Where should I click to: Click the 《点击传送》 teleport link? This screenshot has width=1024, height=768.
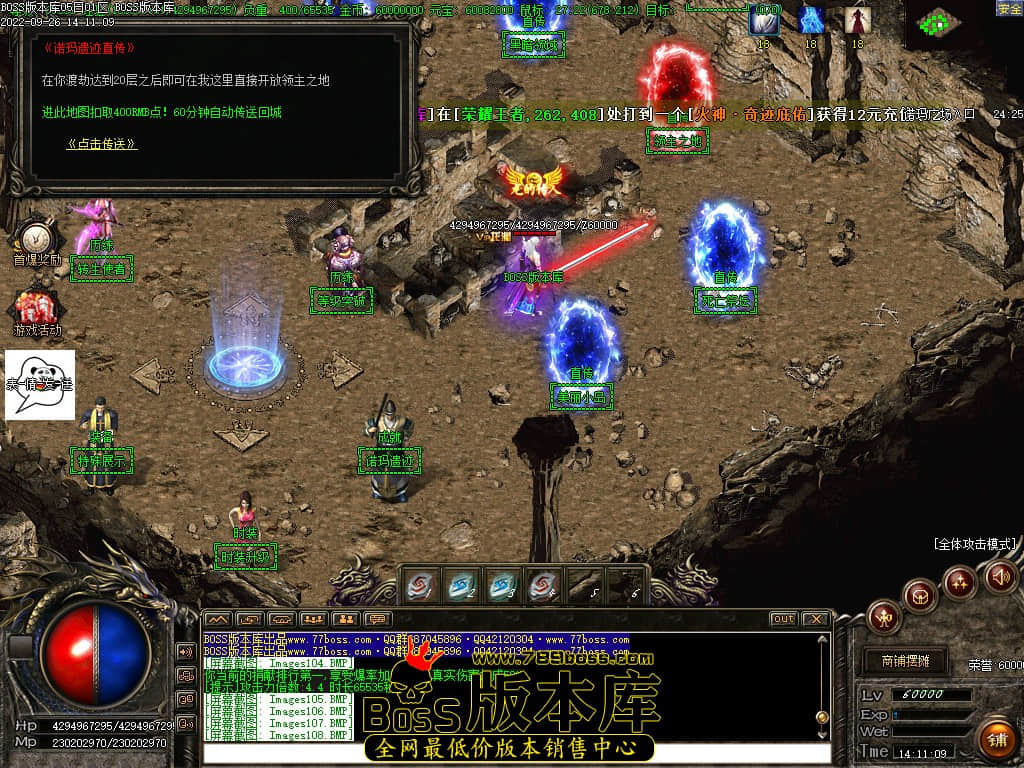[101, 144]
